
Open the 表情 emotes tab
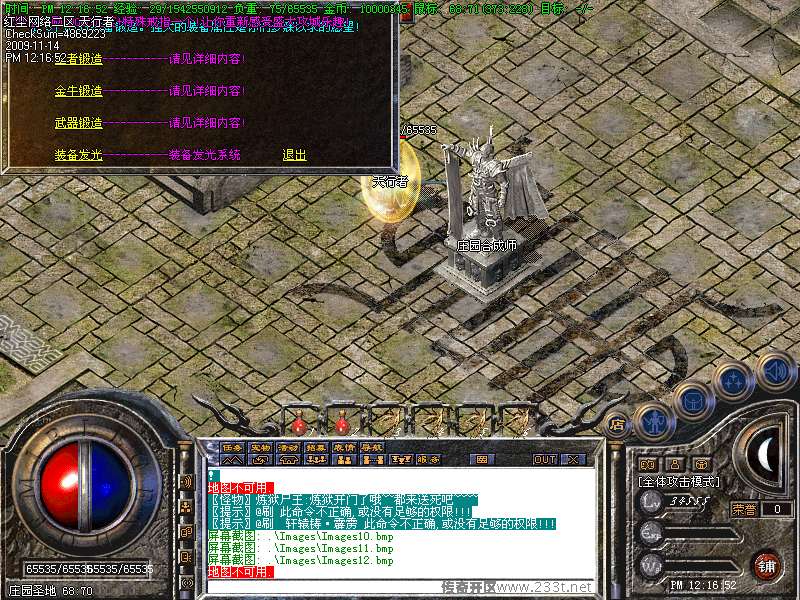[x=344, y=447]
